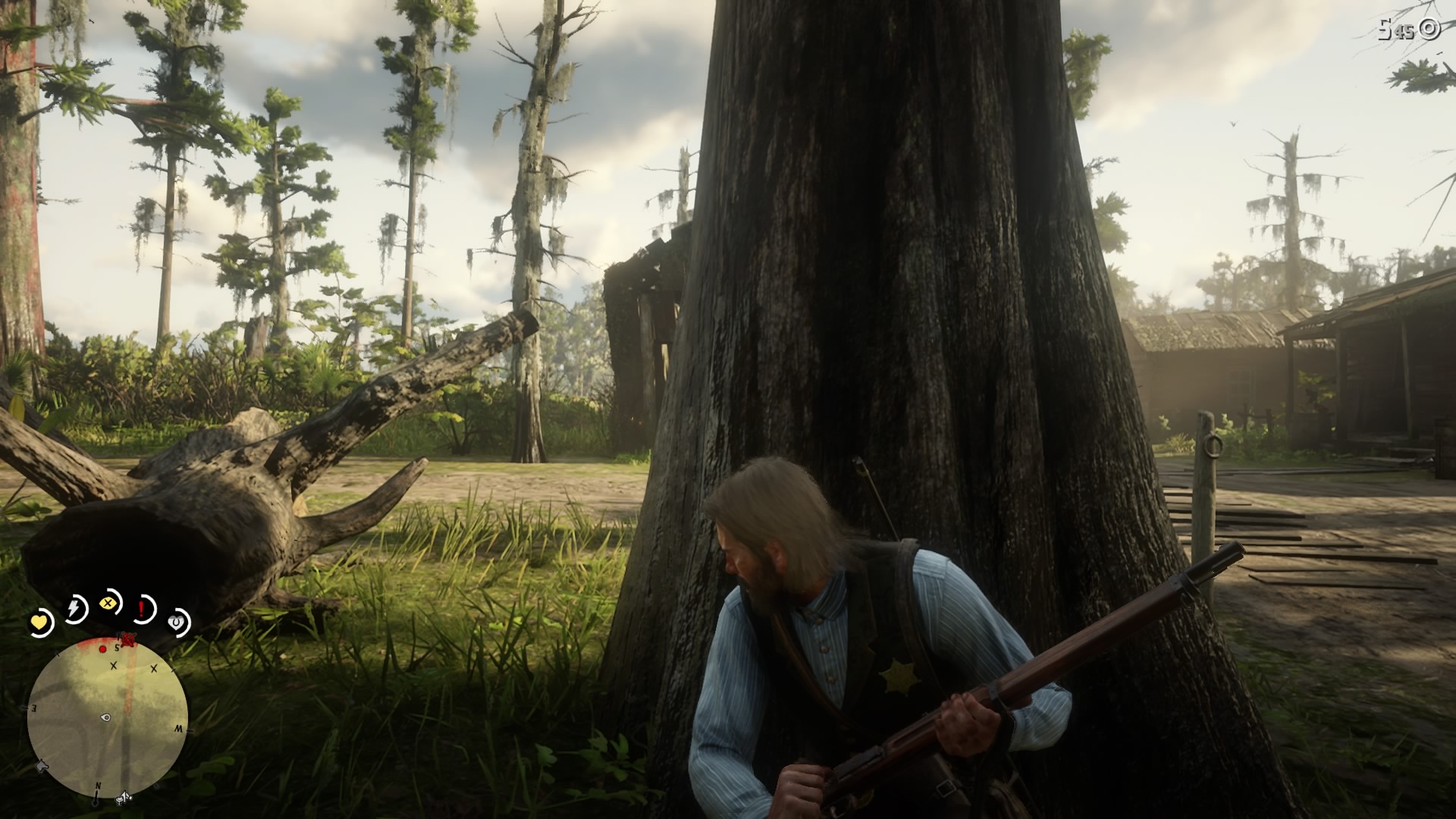Click the red exclamation mark core
This screenshot has height=819, width=1456.
(142, 608)
